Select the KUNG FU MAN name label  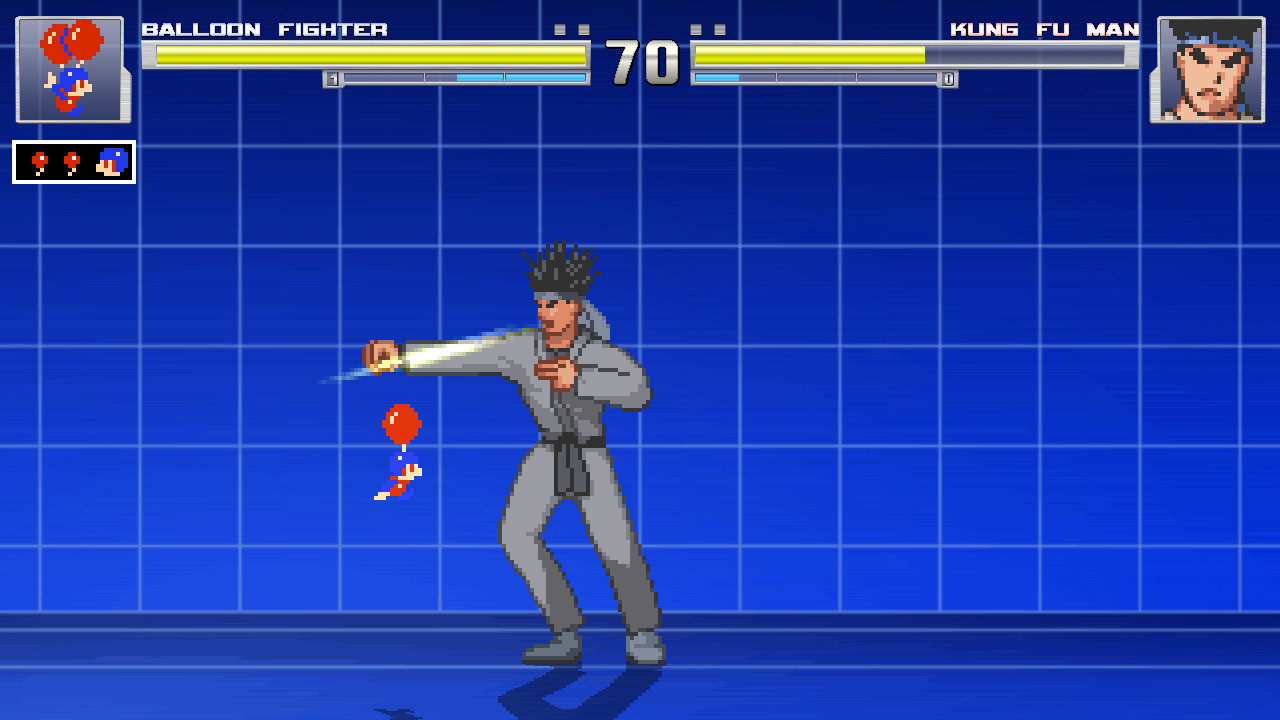[1046, 29]
